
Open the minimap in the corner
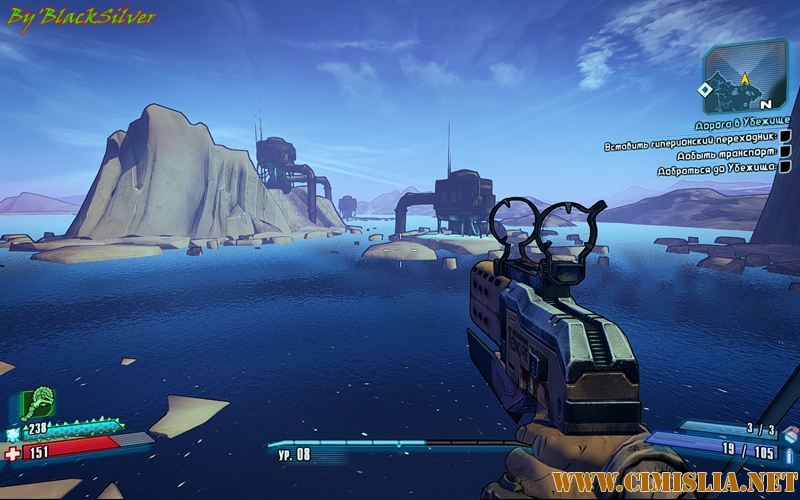740,80
